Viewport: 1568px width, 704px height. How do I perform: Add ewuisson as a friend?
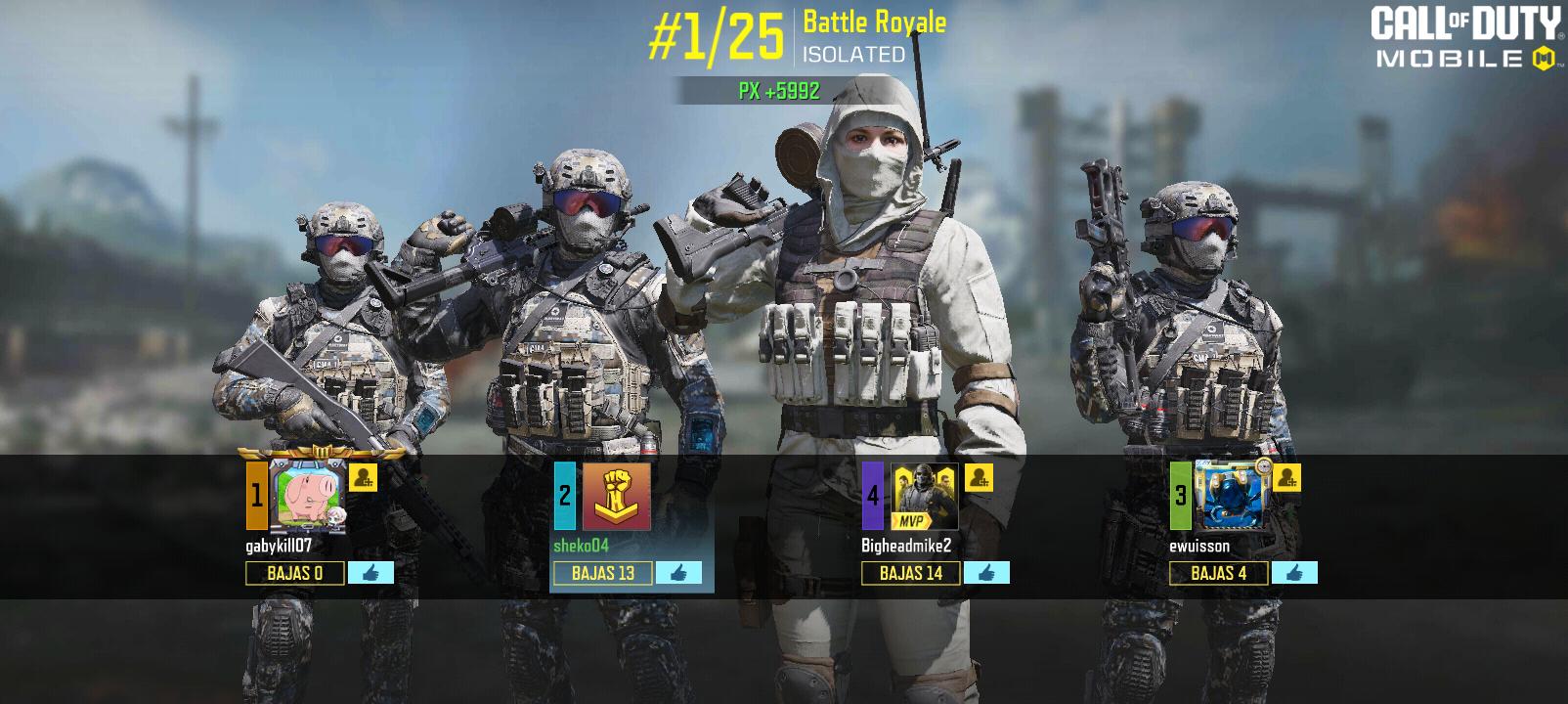pos(1287,478)
